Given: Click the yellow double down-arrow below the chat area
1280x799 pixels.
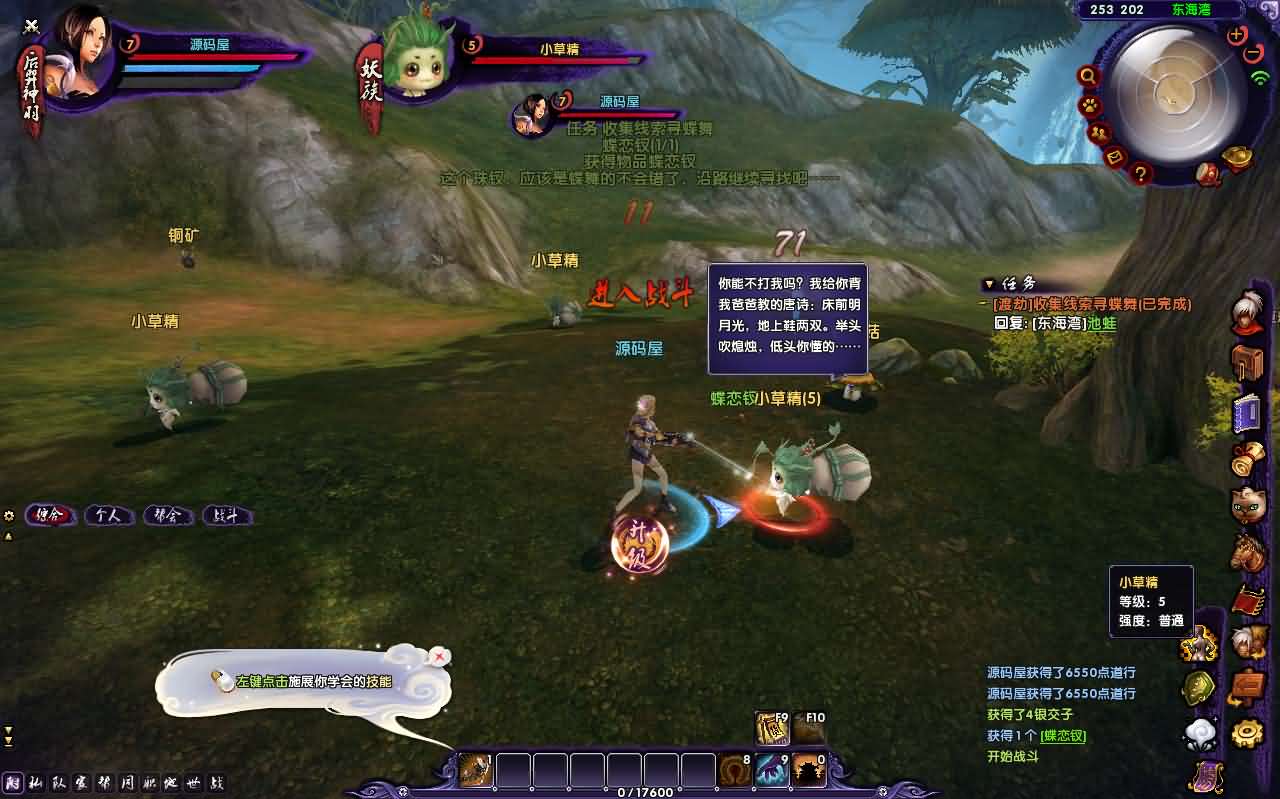Looking at the screenshot, I should (x=8, y=537).
